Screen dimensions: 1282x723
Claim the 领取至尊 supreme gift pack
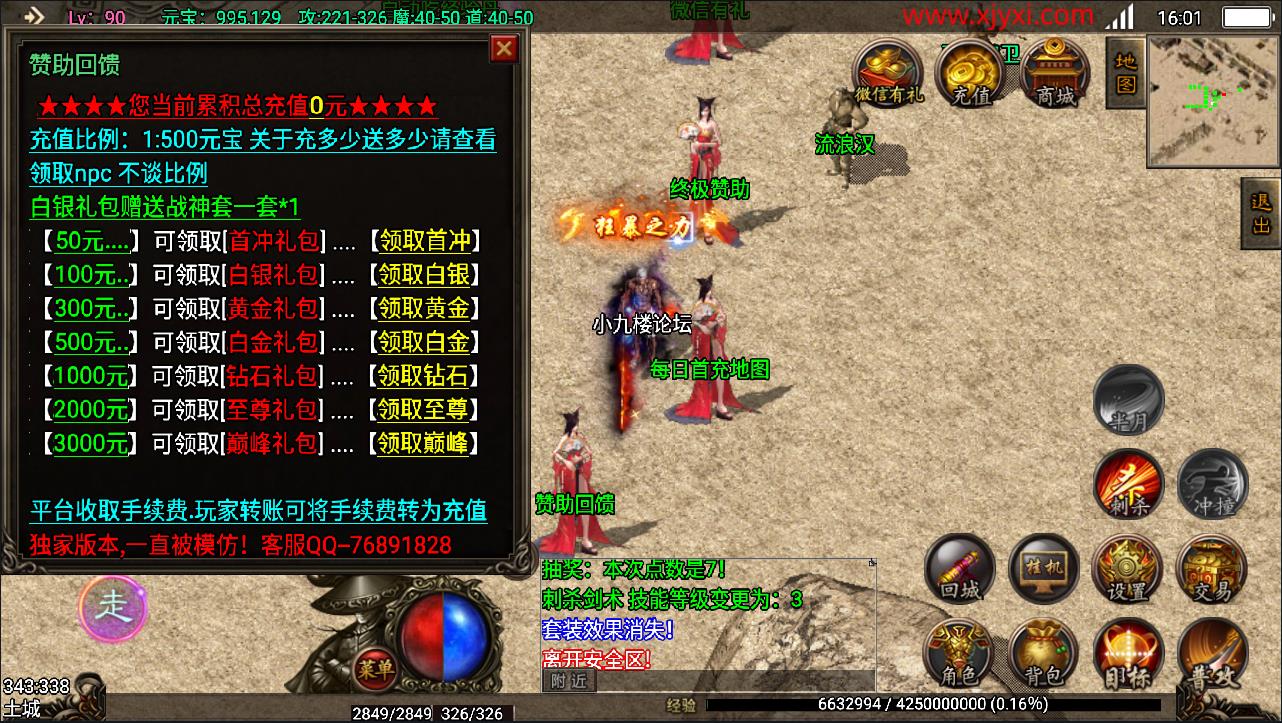click(x=424, y=409)
